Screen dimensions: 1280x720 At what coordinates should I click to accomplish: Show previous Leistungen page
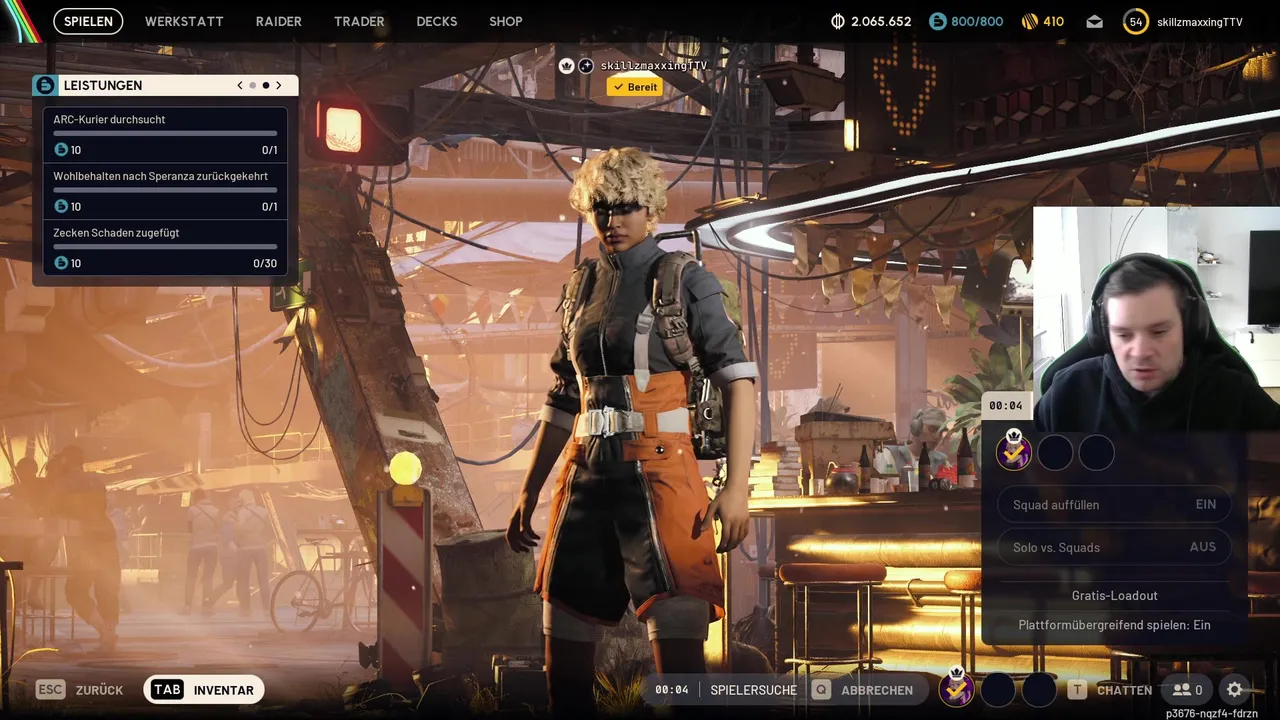[x=240, y=86]
